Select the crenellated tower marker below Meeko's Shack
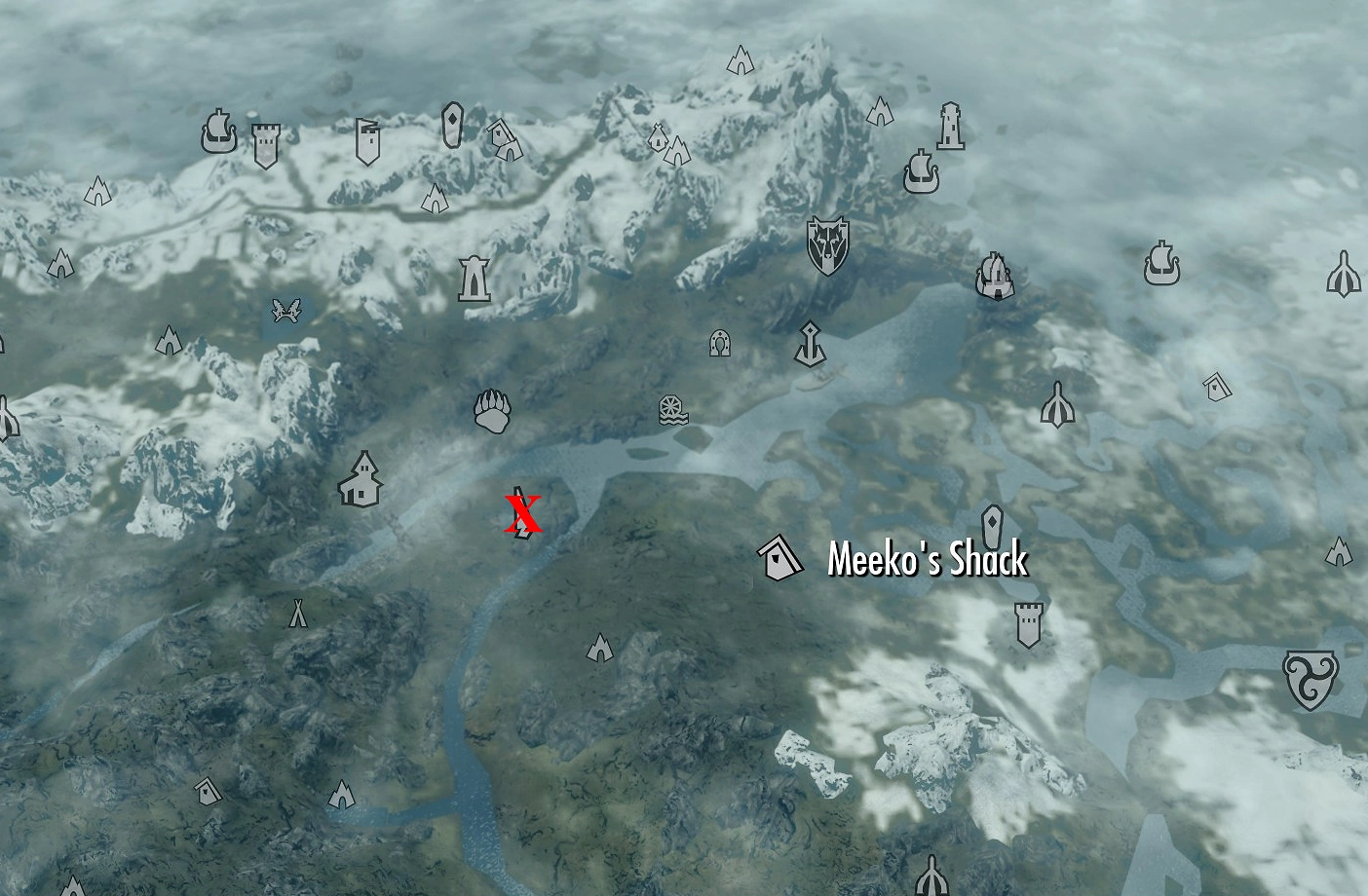Viewport: 1368px width, 896px height. 1028,625
